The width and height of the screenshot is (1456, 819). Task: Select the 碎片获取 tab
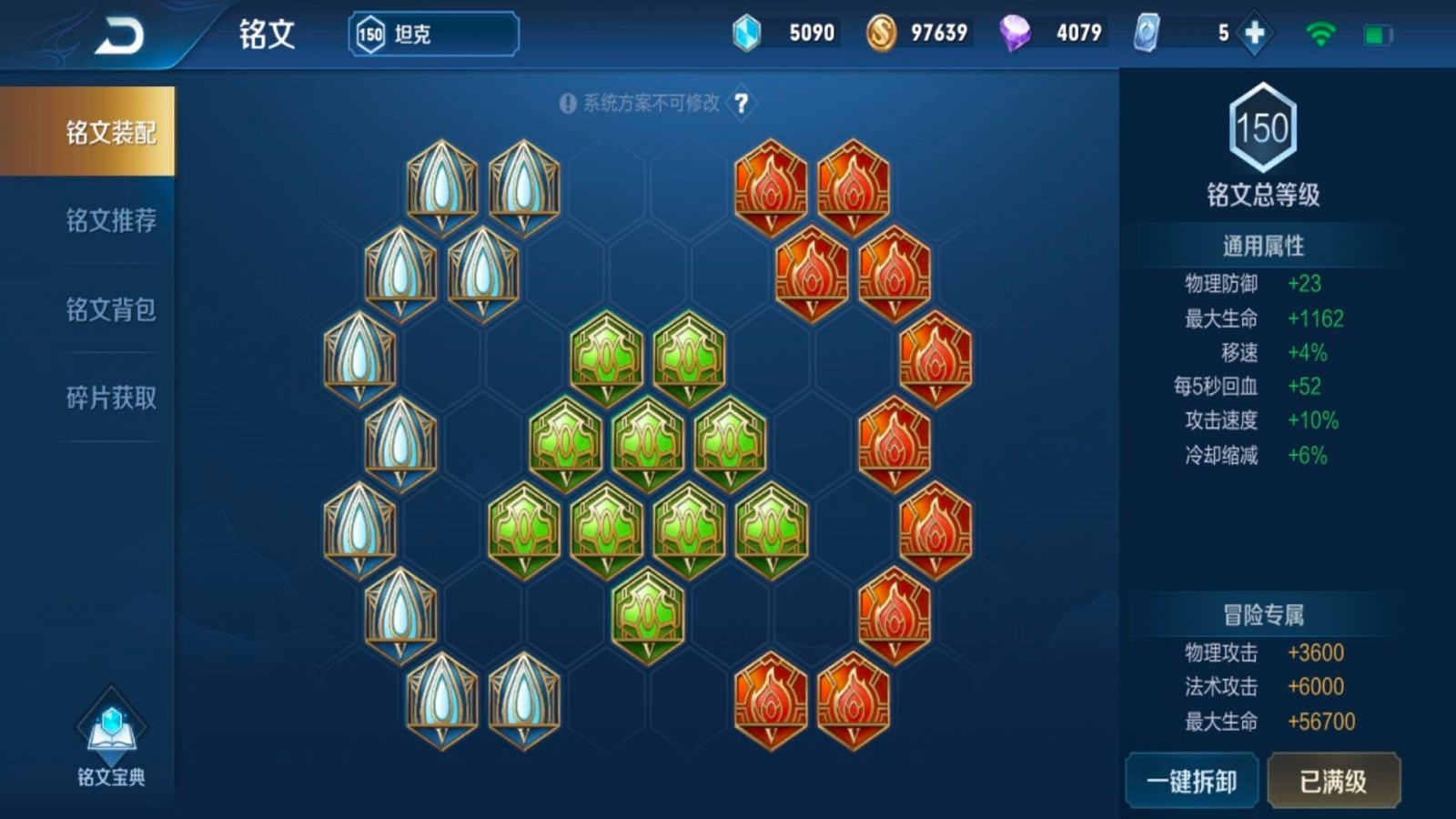point(110,398)
